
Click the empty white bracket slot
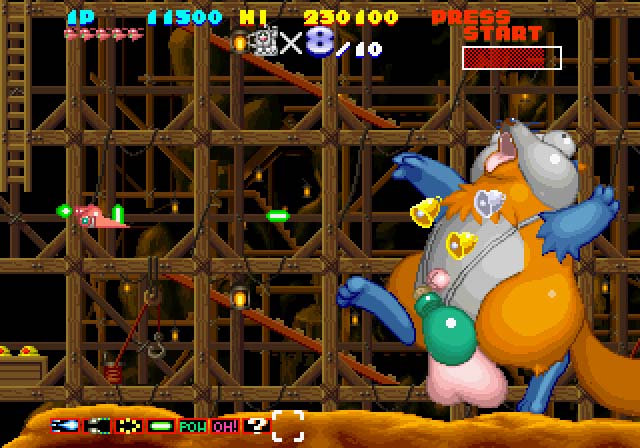click(288, 425)
